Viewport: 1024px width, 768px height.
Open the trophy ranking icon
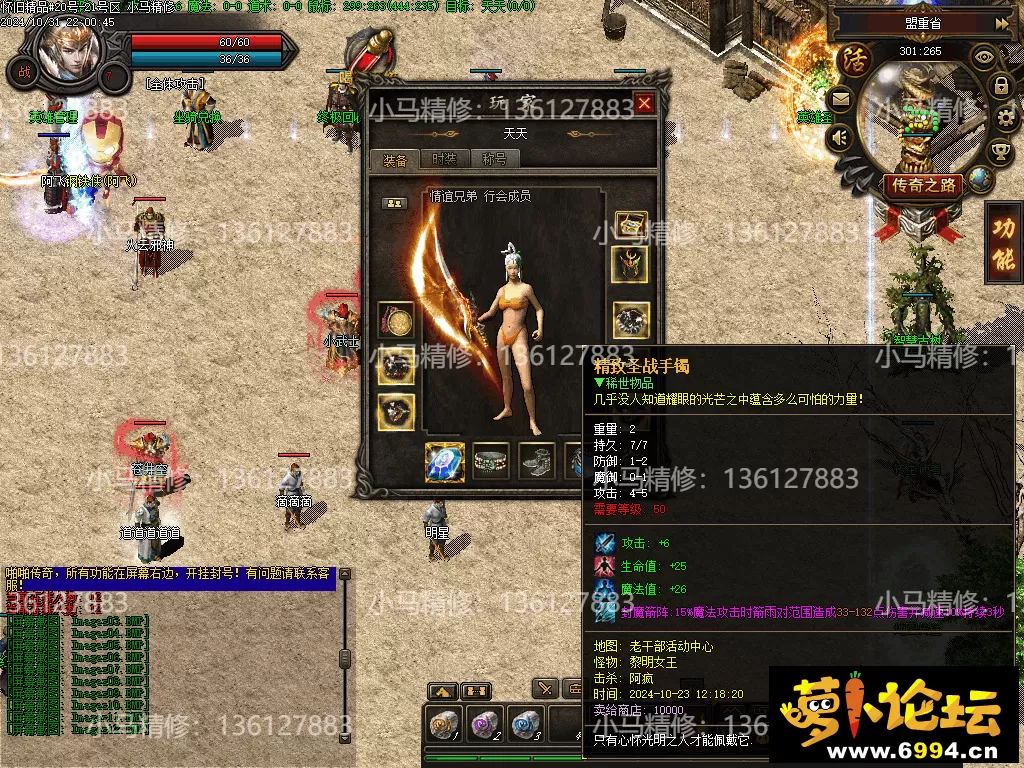[1001, 151]
